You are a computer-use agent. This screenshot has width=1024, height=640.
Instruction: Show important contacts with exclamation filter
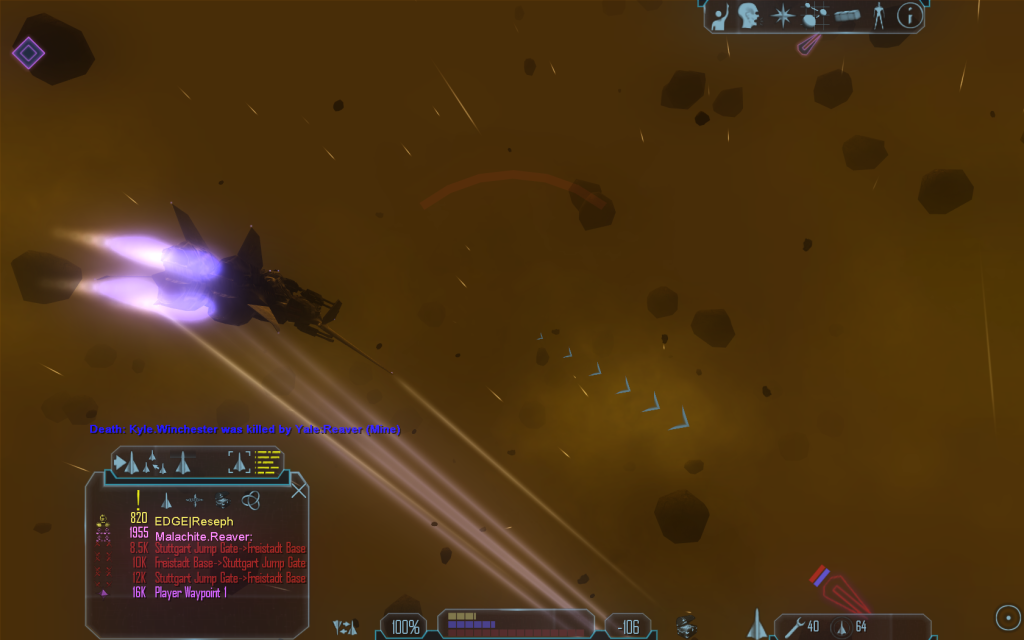[138, 499]
